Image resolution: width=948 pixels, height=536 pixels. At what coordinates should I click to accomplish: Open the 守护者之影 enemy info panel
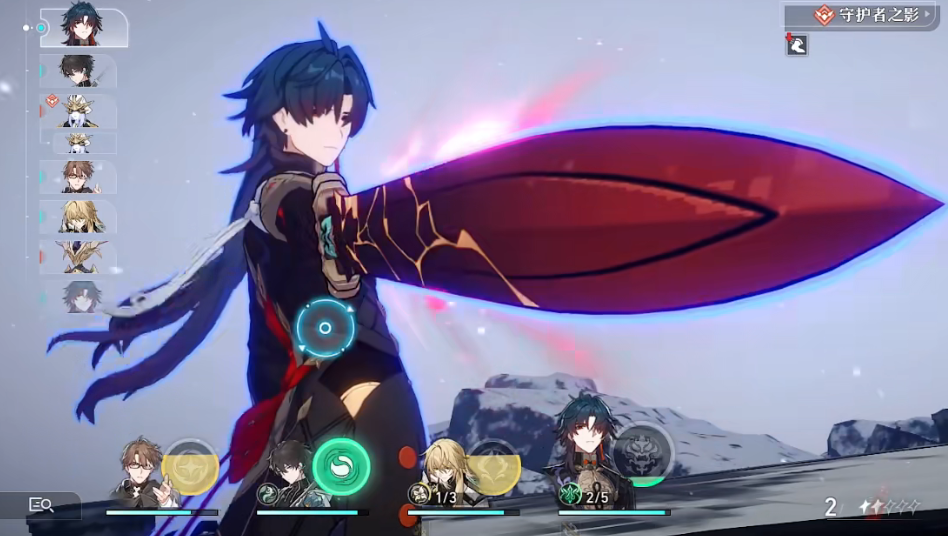point(864,16)
